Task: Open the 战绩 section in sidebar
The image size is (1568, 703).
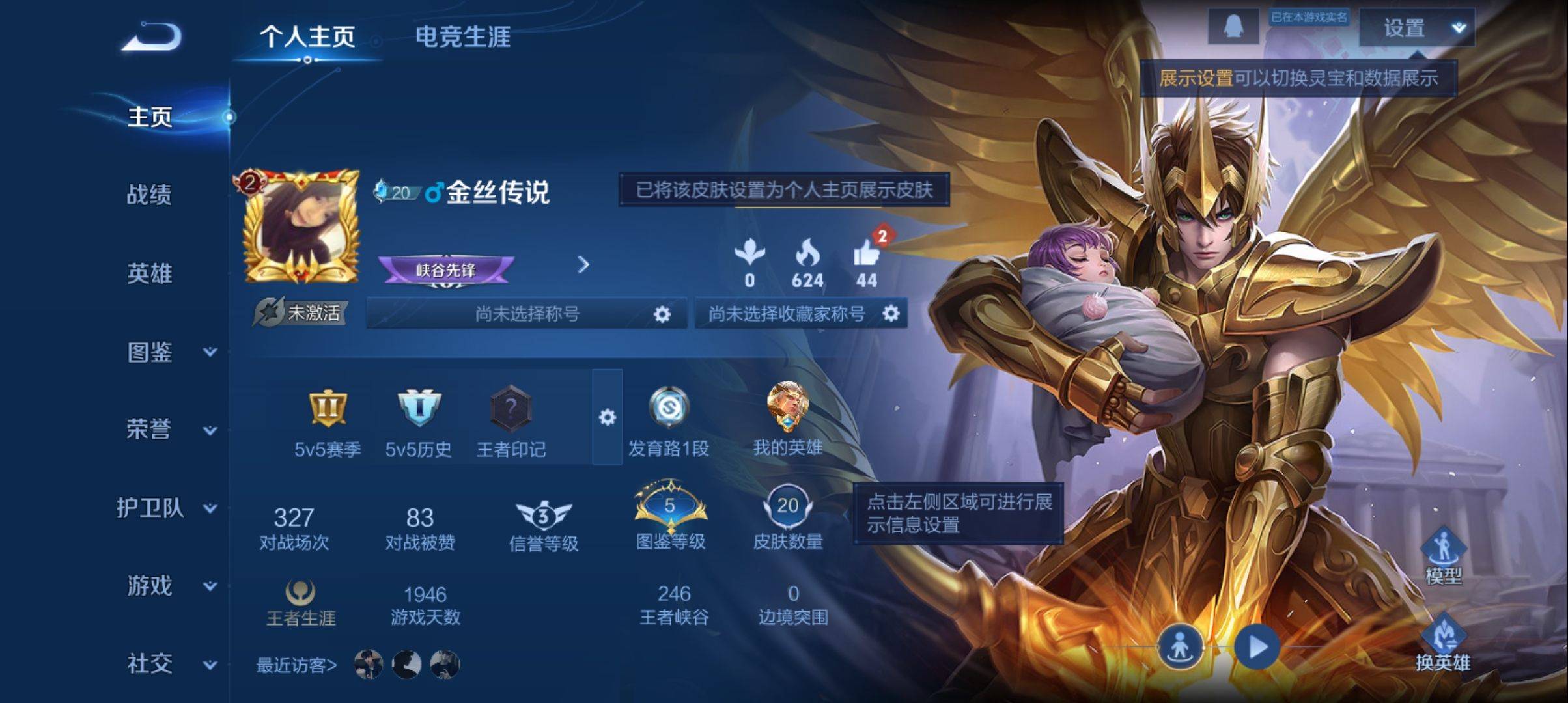Action: pos(149,195)
